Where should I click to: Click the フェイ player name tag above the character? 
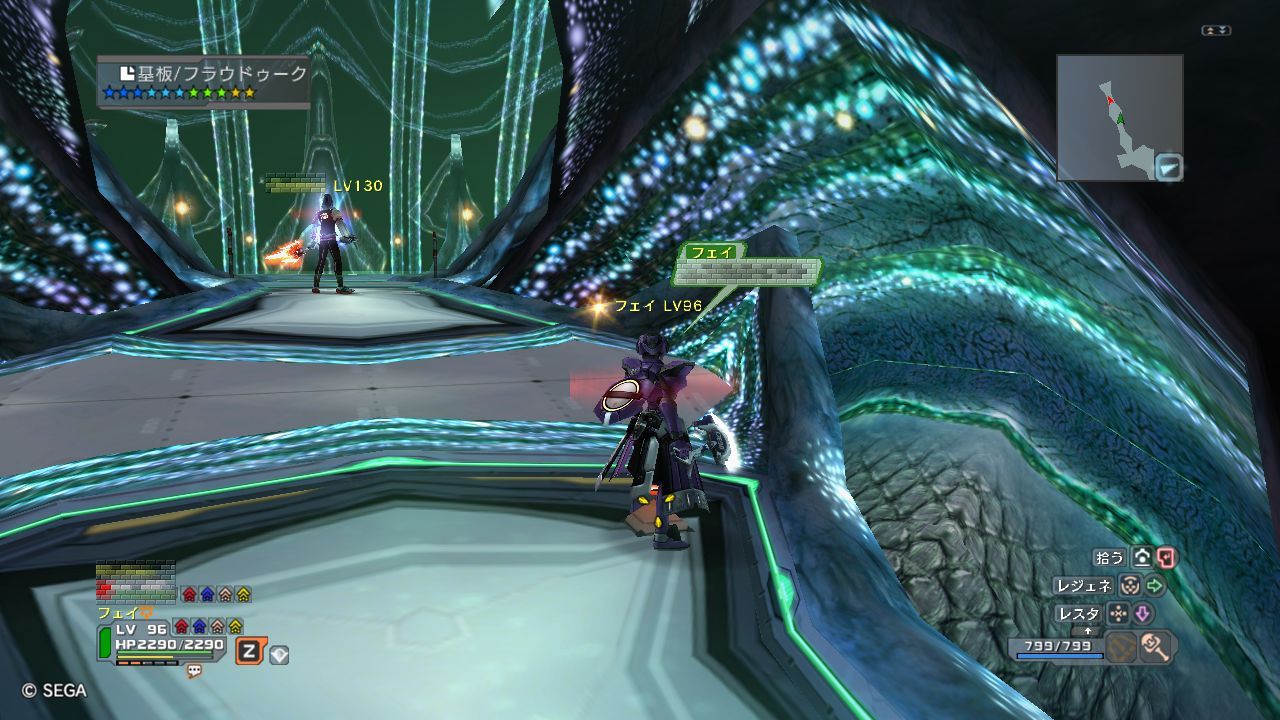(711, 252)
